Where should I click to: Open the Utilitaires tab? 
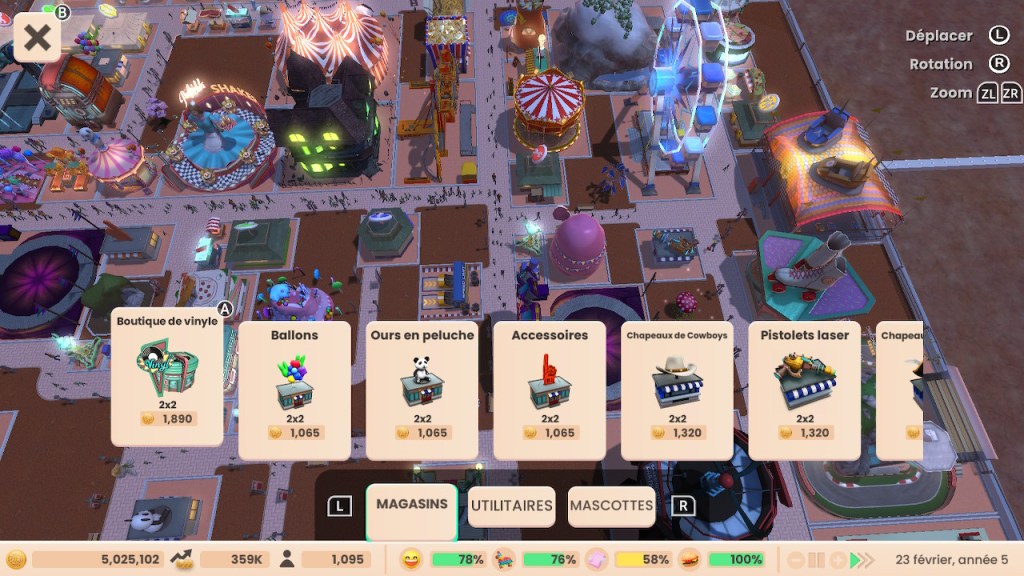pos(511,506)
